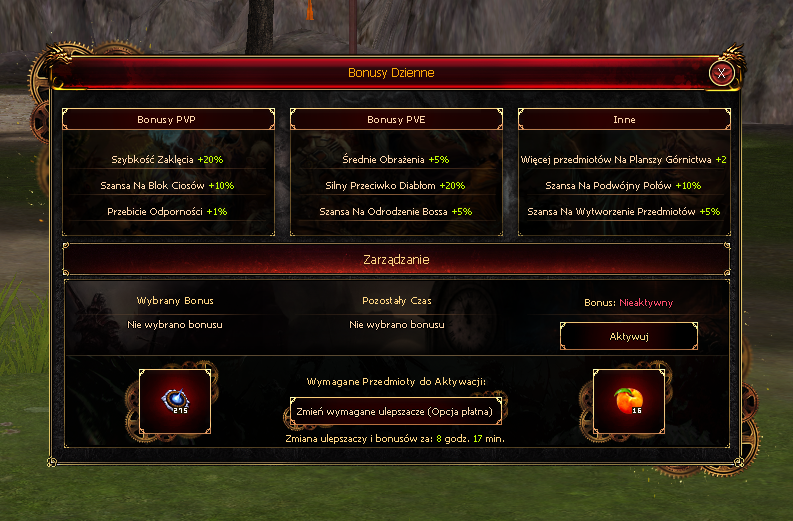The image size is (793, 521).
Task: Select the blue gem item slot
Action: click(175, 402)
